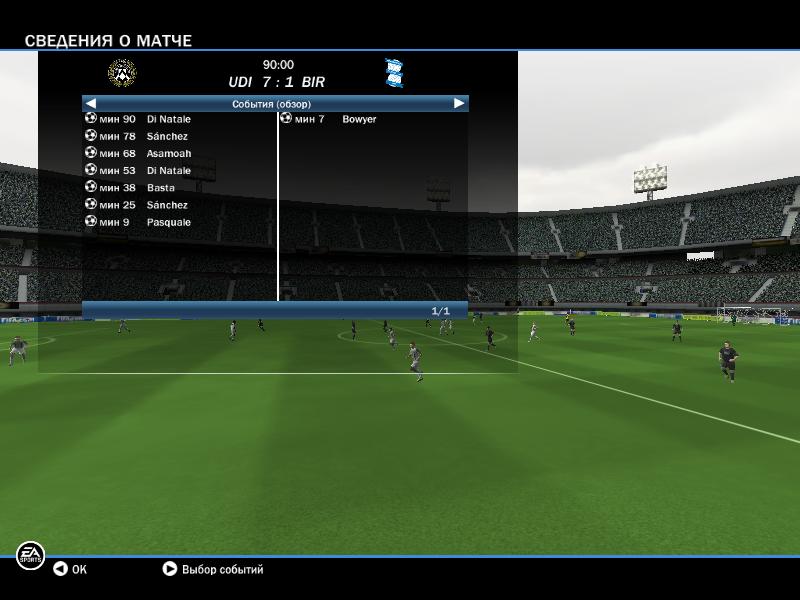Pick Asamoah's minute 68 goal event
The width and height of the screenshot is (800, 600).
pyautogui.click(x=168, y=153)
